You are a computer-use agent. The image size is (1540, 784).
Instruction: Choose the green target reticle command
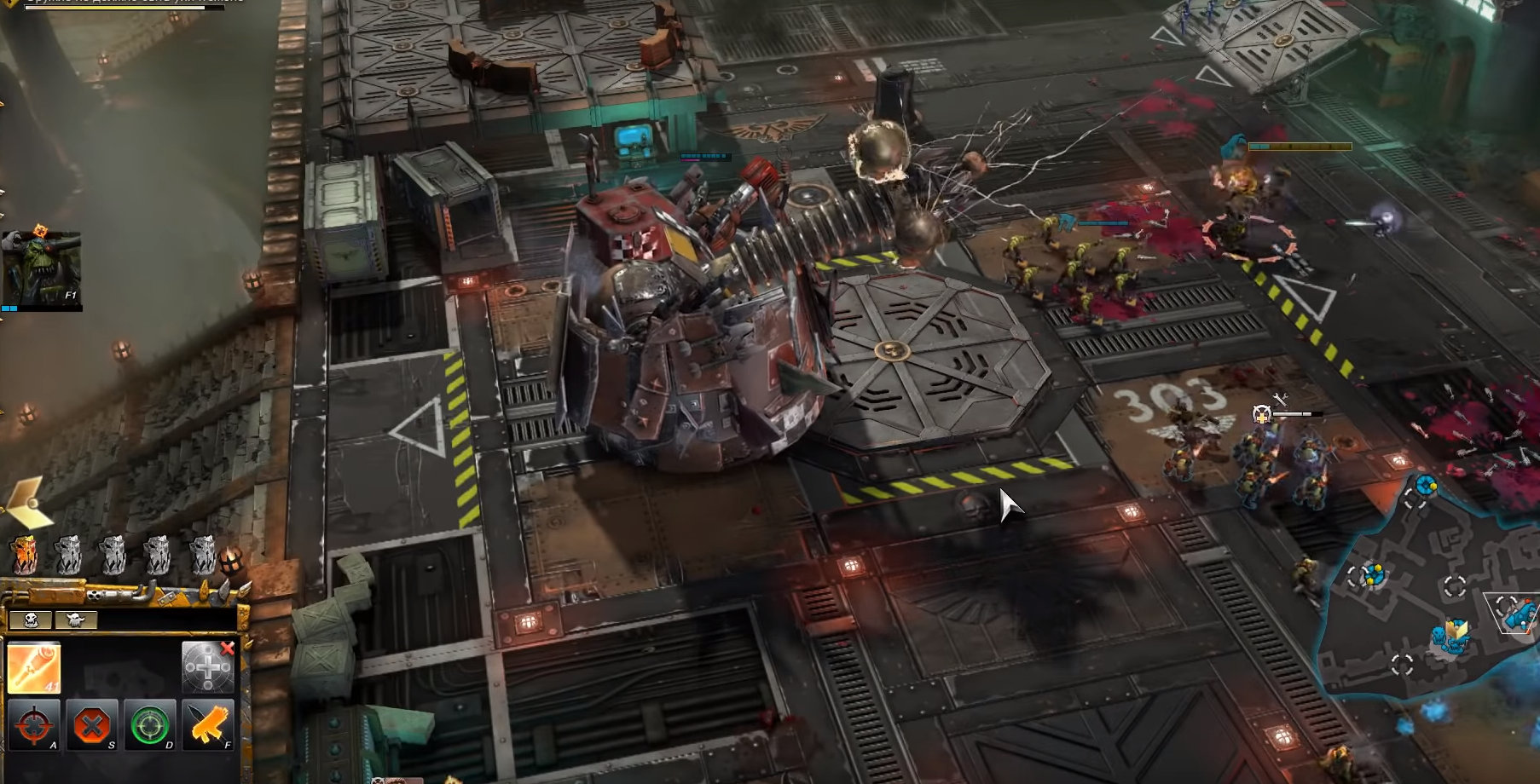[x=150, y=725]
